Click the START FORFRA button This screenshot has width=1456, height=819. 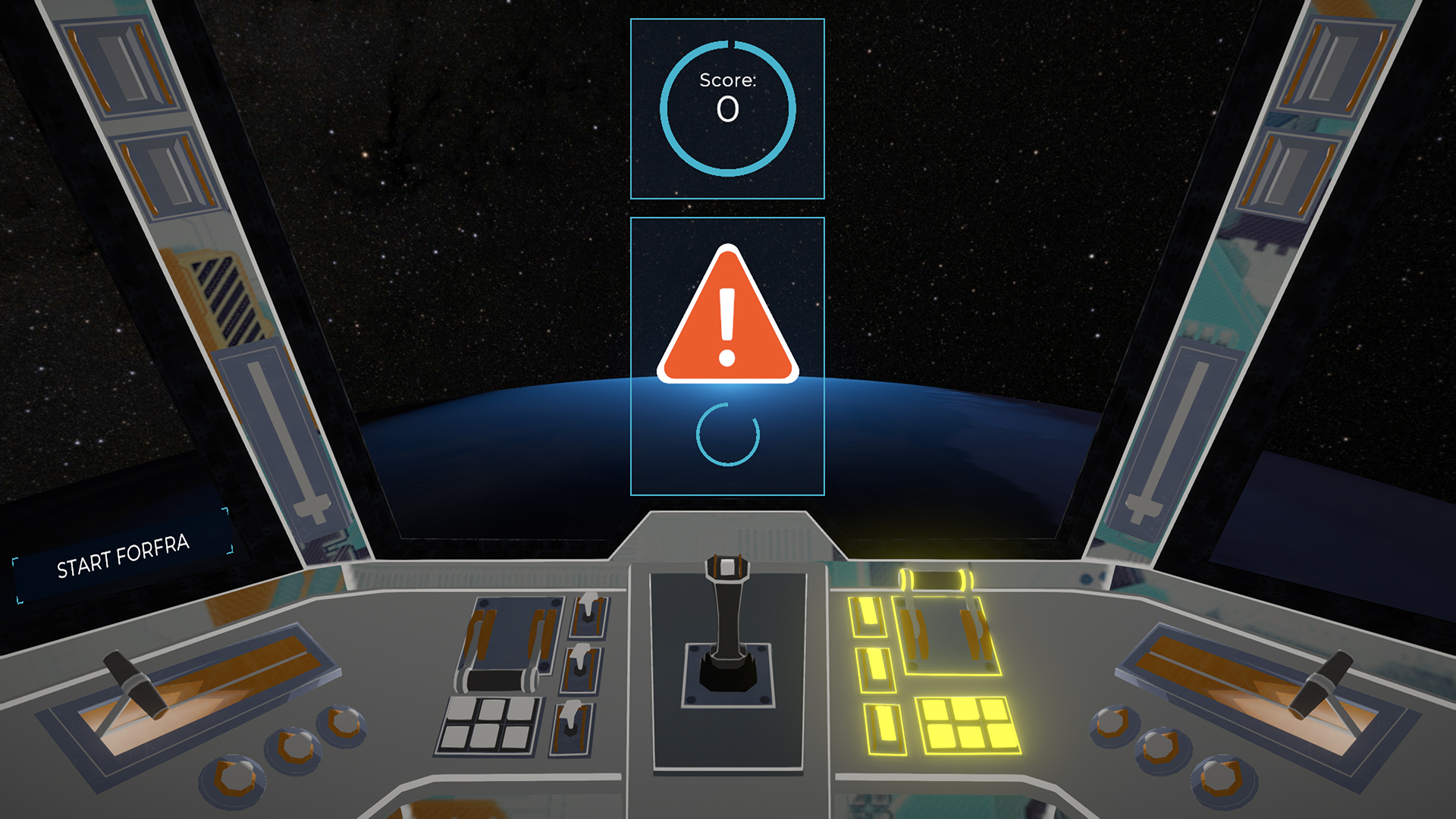pyautogui.click(x=123, y=556)
